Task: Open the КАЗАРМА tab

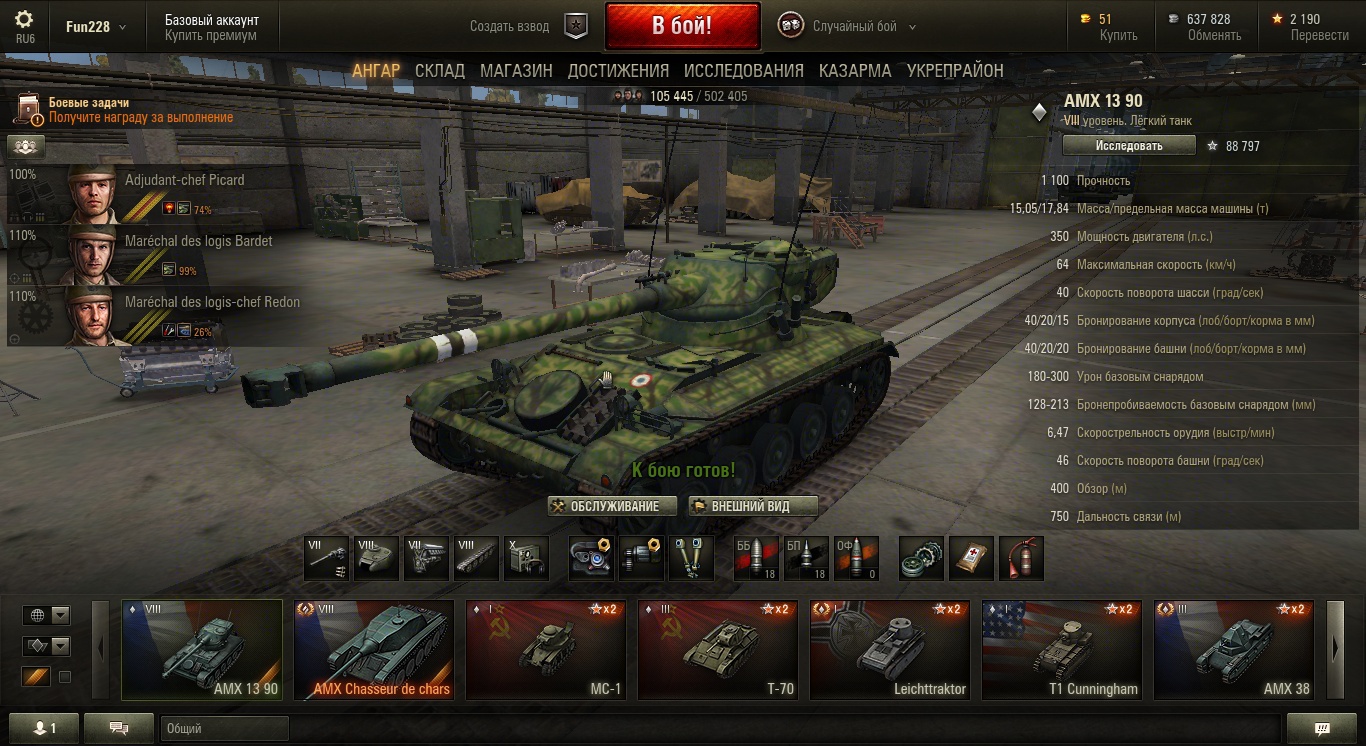Action: (x=855, y=71)
